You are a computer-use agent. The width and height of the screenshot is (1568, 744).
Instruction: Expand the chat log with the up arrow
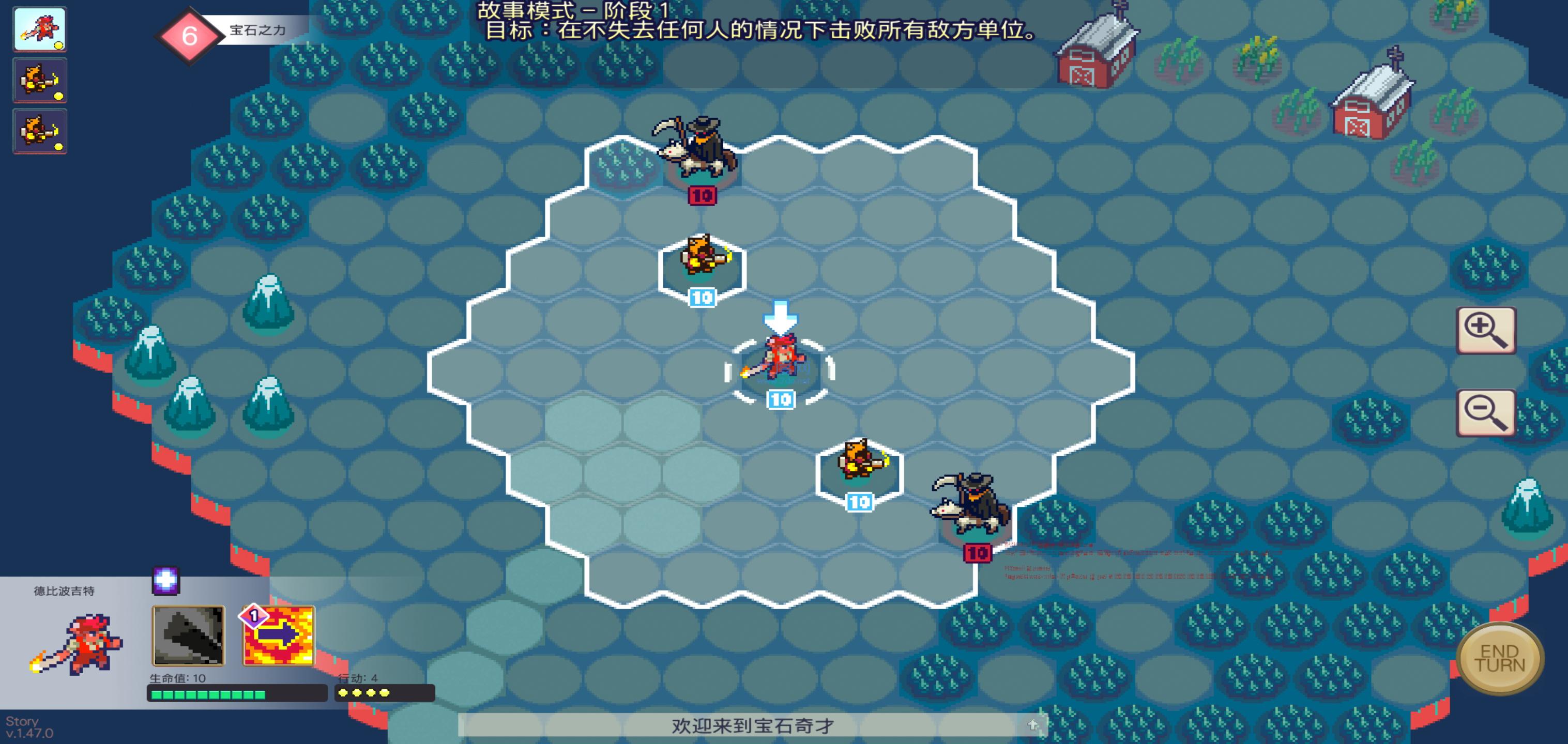coord(1033,724)
